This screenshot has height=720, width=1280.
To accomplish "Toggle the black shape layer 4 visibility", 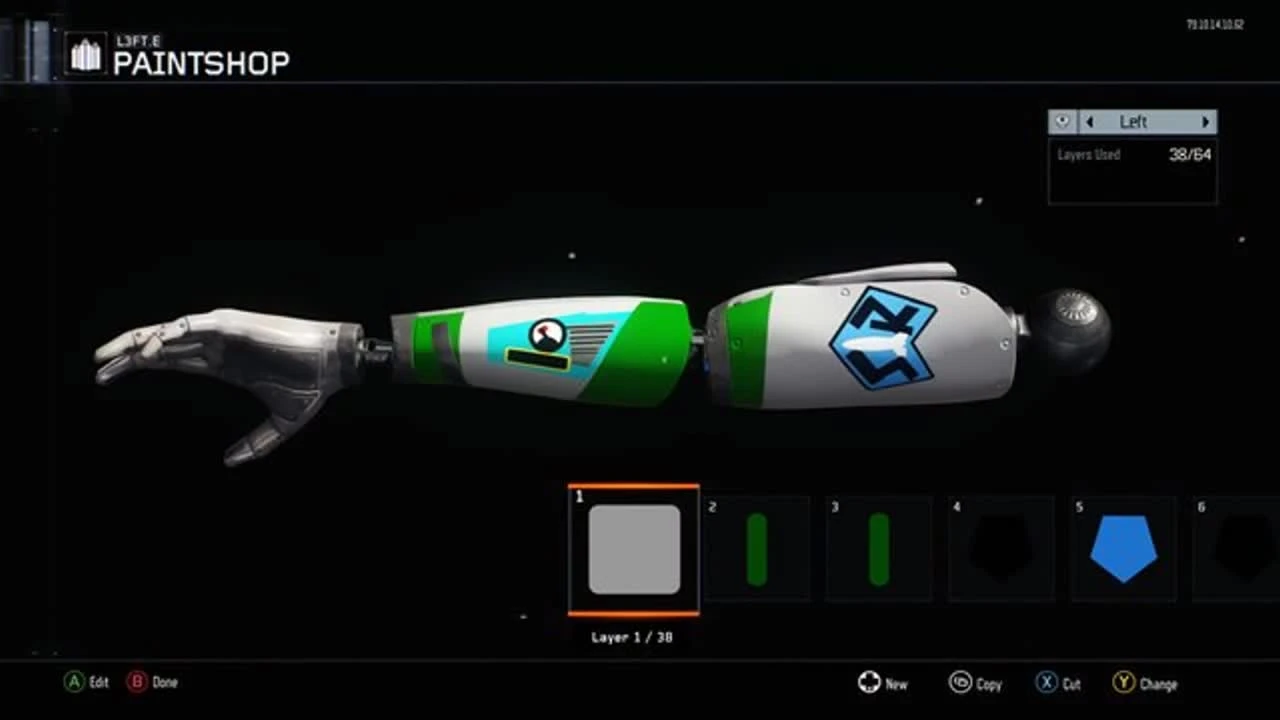I will click(x=1001, y=548).
